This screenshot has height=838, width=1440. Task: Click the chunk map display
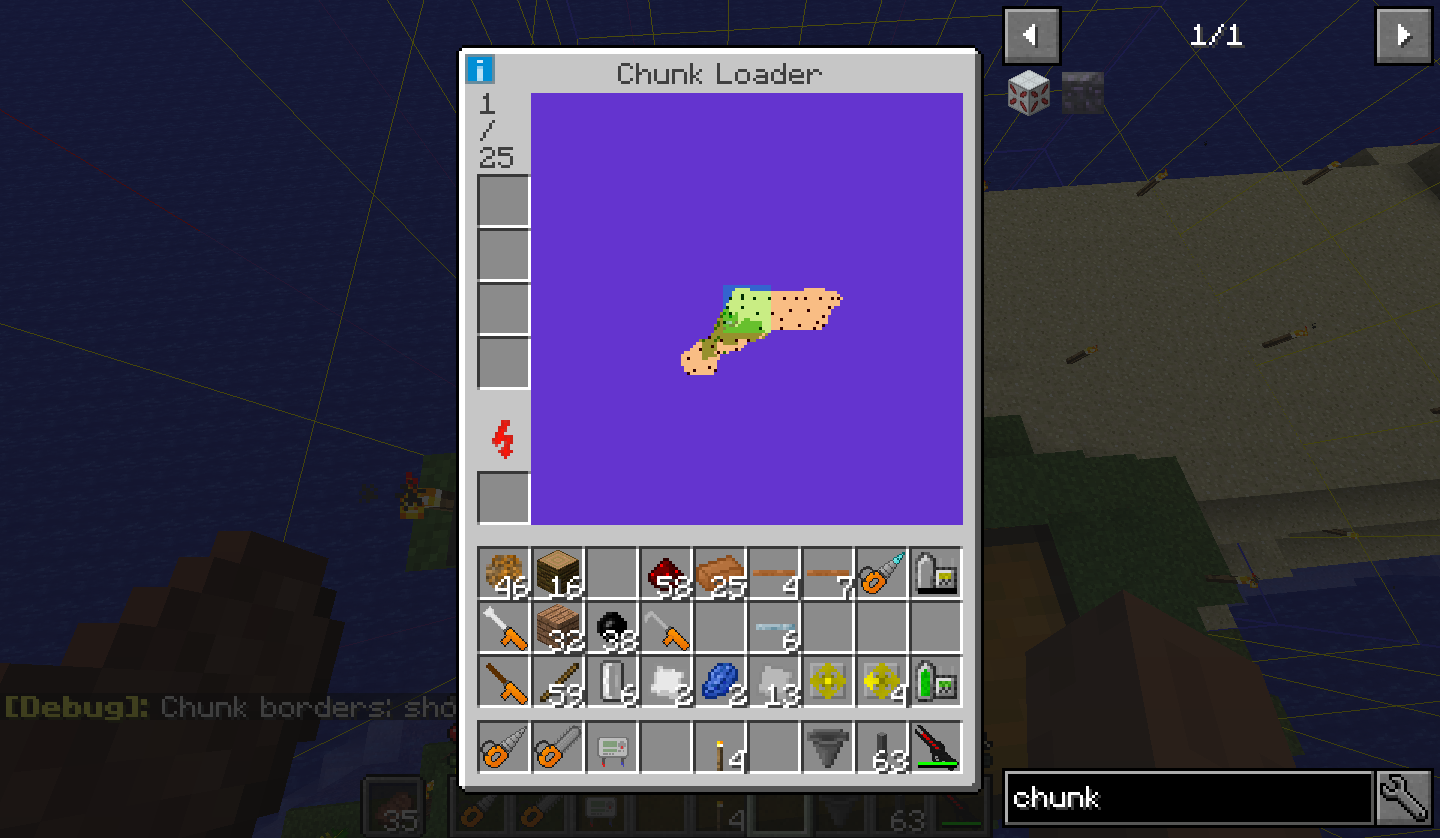(746, 308)
